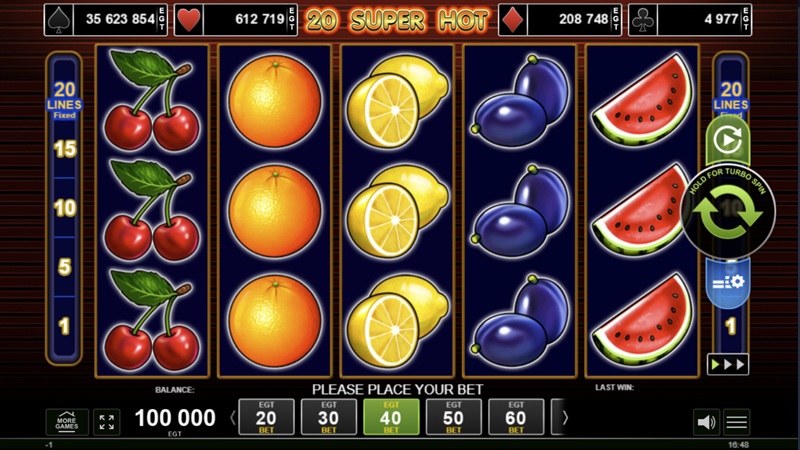The height and width of the screenshot is (450, 800).
Task: Open the hamburger menu
Action: coord(737,422)
